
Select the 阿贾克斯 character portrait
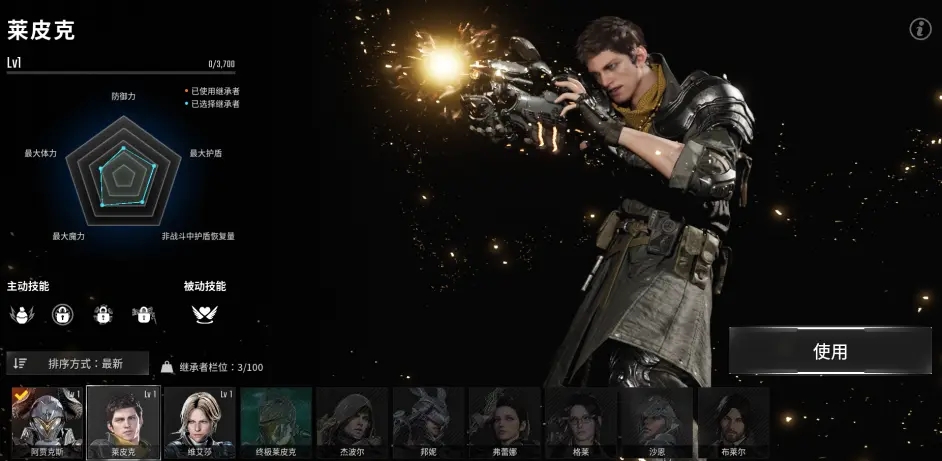click(46, 422)
